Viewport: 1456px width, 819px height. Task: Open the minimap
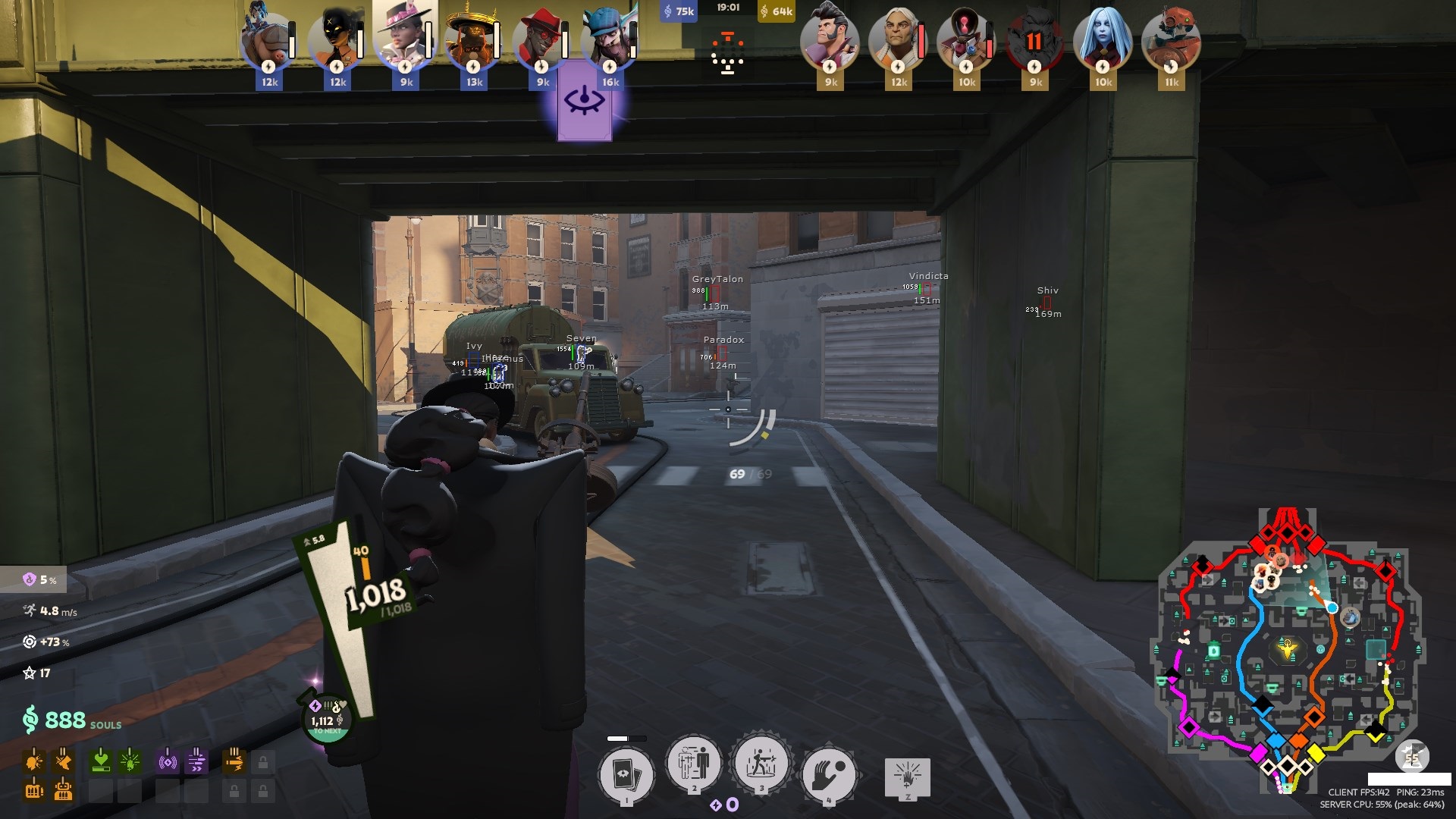tap(1288, 652)
